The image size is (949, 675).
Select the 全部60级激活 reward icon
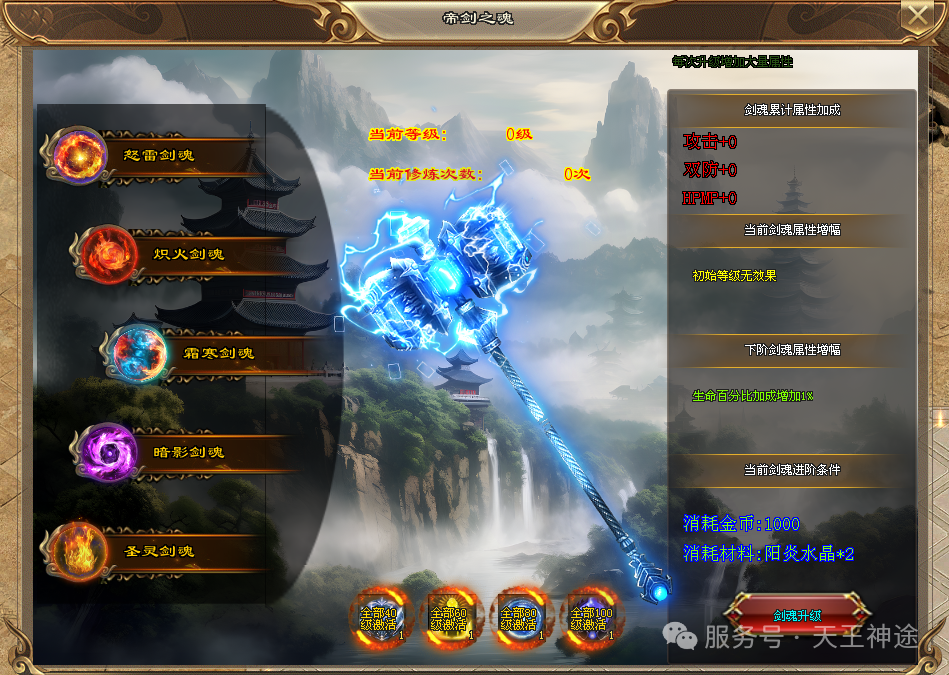tap(448, 616)
